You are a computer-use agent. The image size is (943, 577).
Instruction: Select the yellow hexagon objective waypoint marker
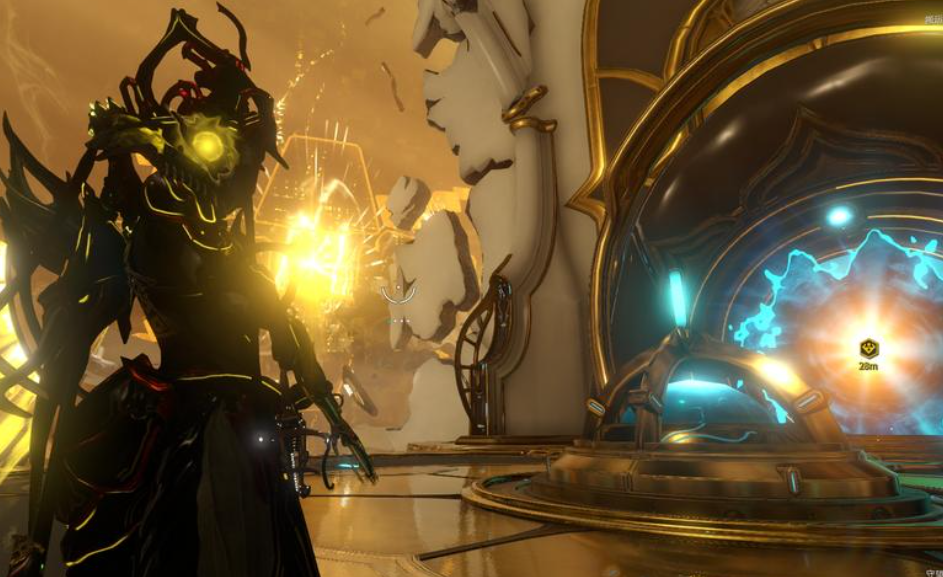pos(868,349)
